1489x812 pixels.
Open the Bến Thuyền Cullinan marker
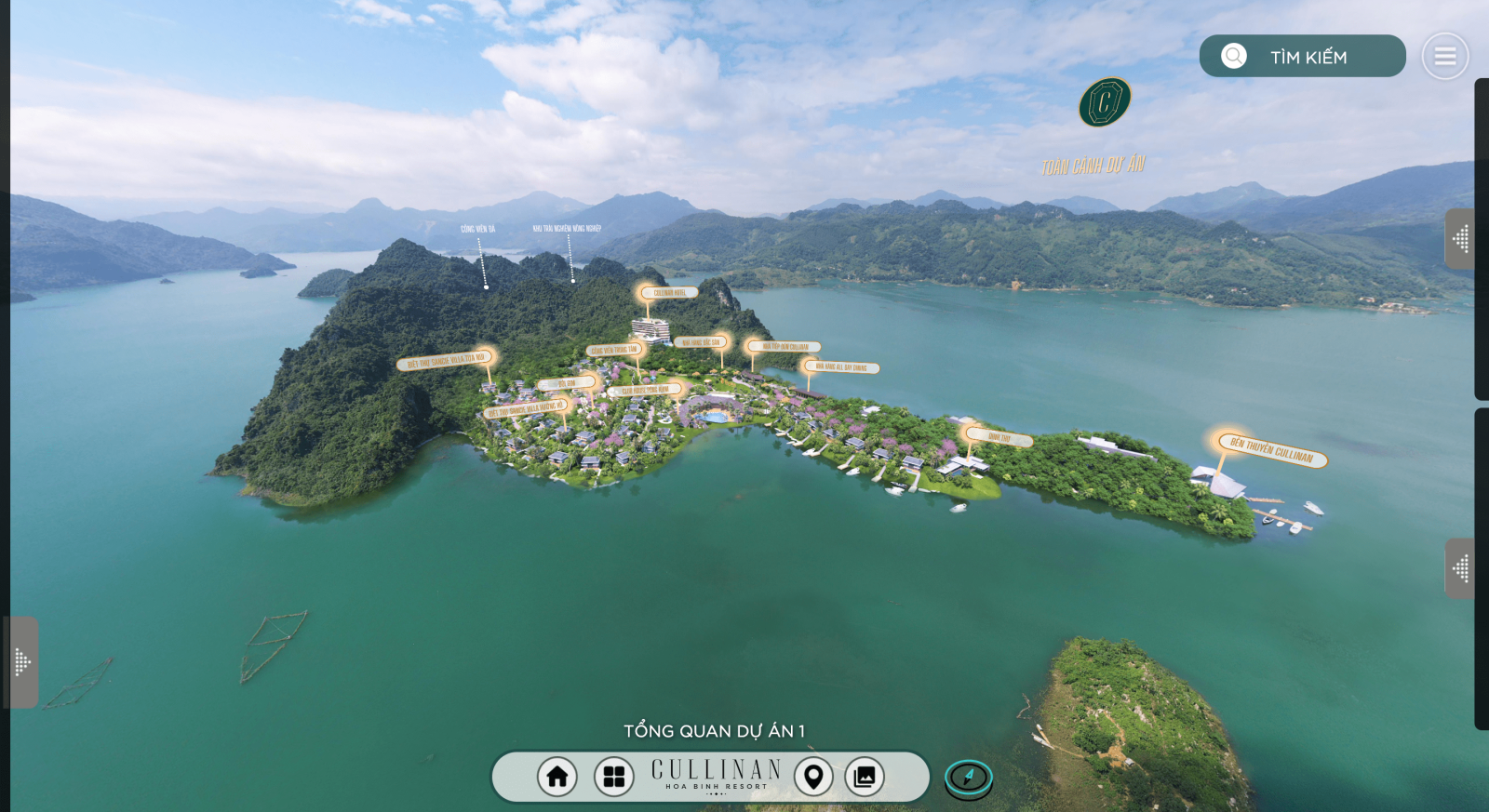(1271, 451)
